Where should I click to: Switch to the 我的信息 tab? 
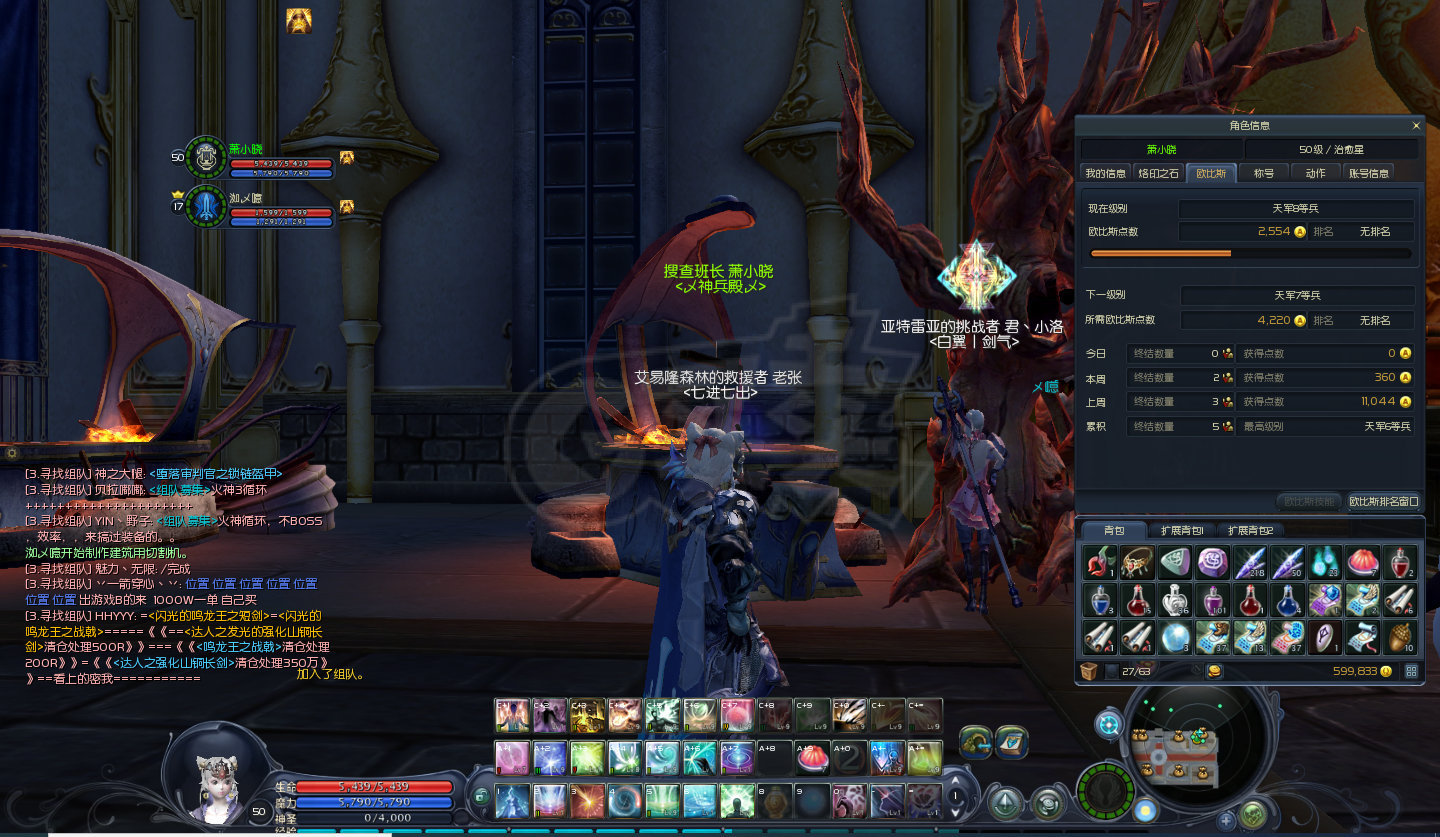[1106, 173]
